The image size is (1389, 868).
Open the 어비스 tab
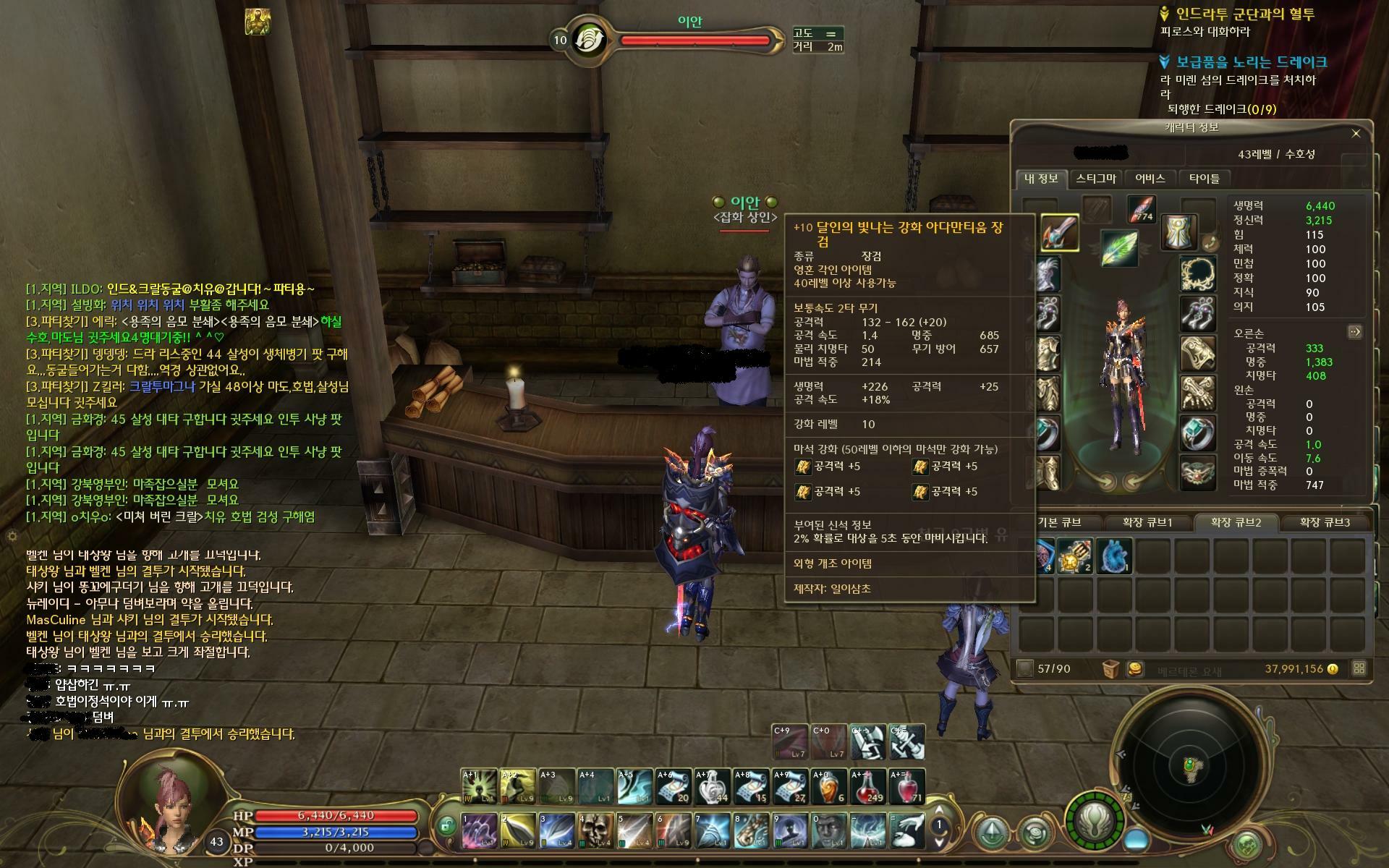1150,178
